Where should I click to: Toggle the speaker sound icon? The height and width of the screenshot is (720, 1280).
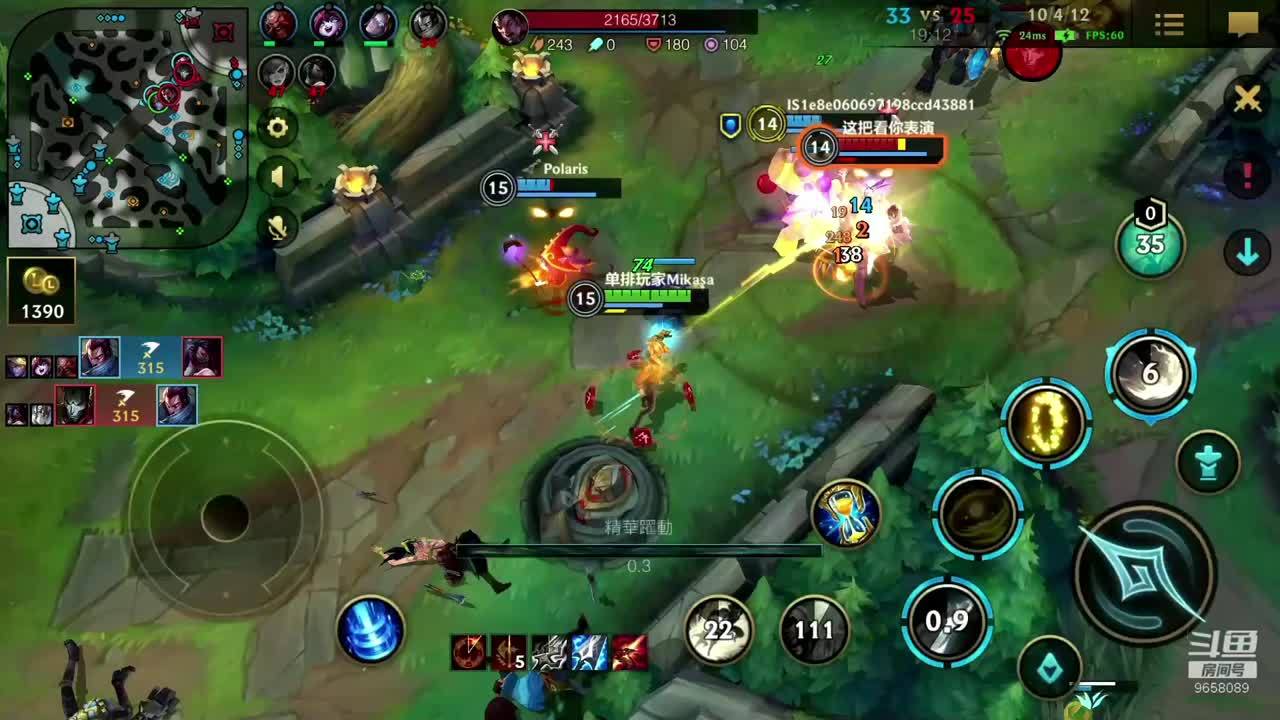277,178
